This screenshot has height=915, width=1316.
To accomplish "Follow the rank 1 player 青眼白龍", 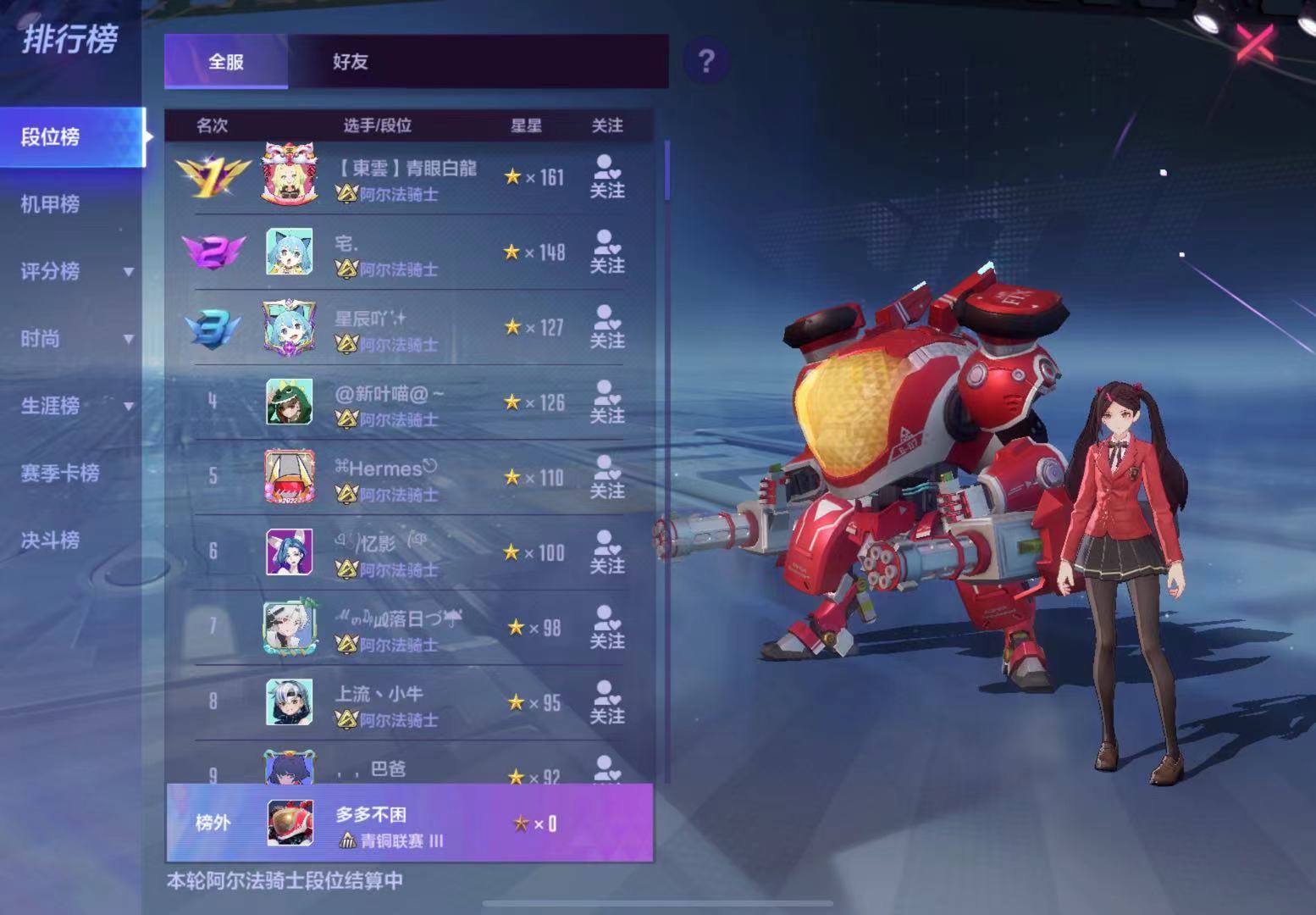I will pyautogui.click(x=607, y=177).
